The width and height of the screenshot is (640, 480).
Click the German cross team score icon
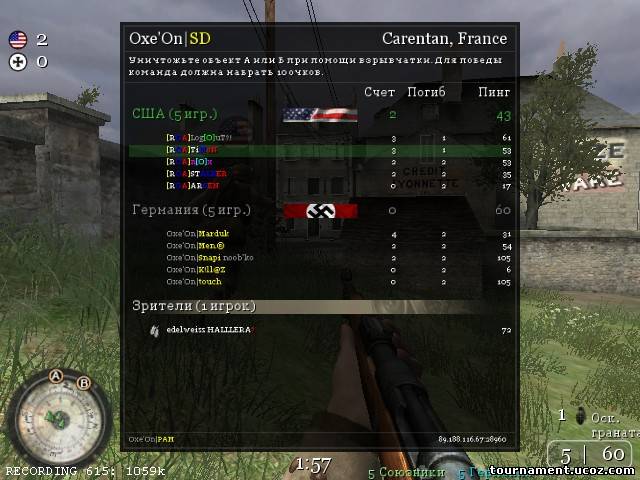pos(17,61)
